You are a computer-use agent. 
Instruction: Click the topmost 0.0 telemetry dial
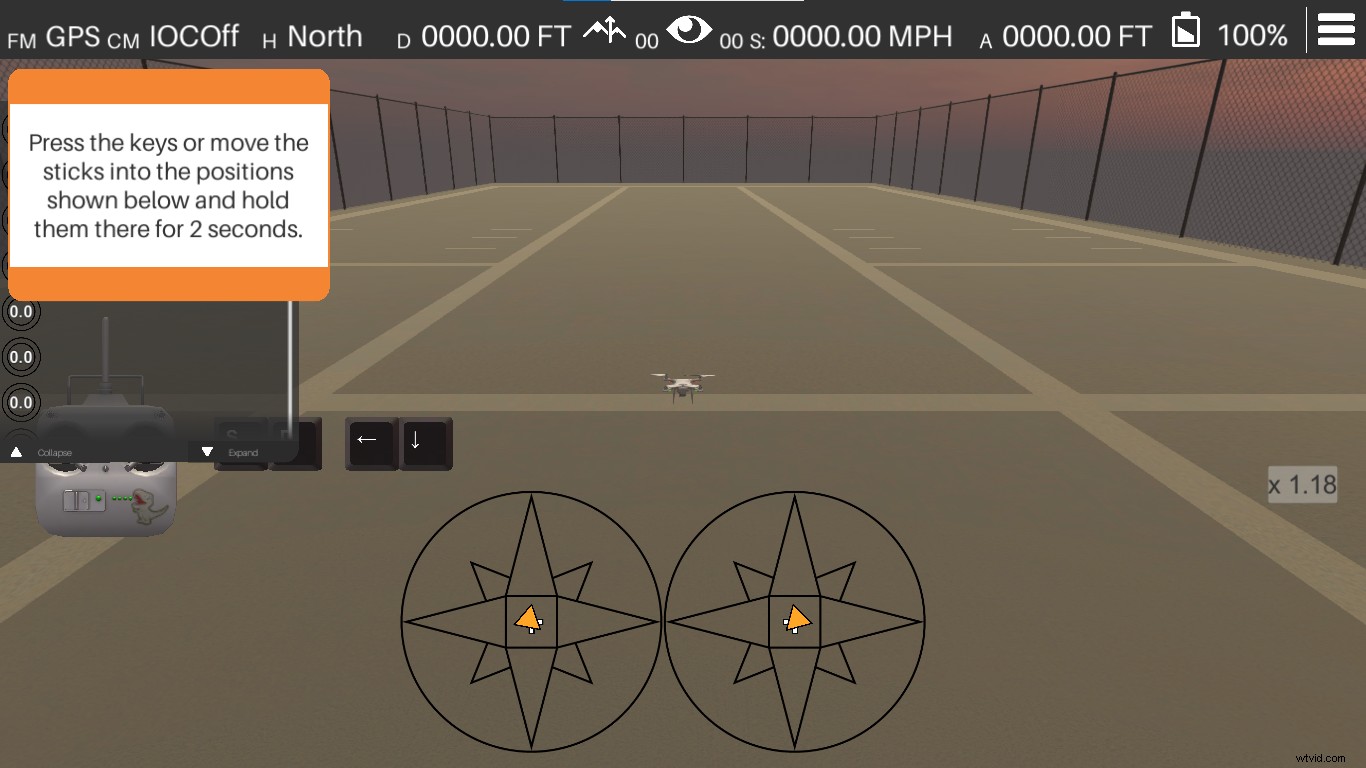pos(19,312)
